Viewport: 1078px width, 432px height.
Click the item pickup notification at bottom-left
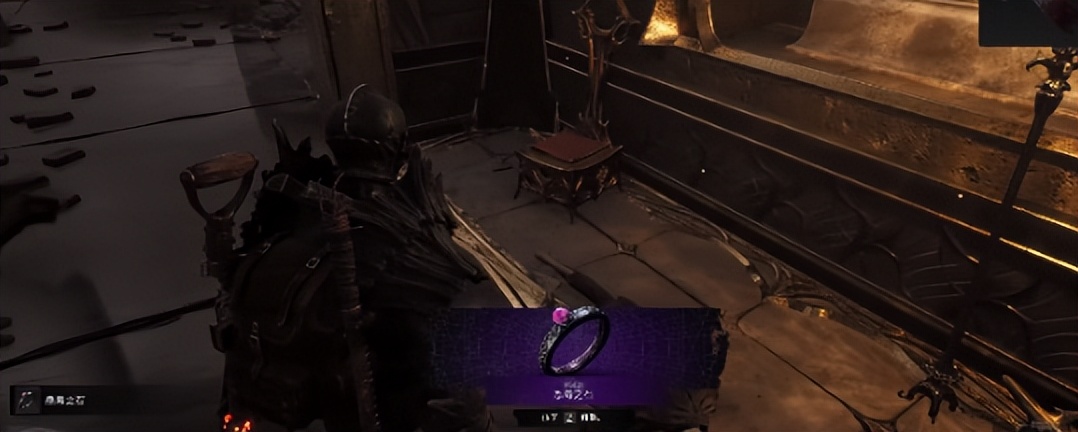(68, 400)
